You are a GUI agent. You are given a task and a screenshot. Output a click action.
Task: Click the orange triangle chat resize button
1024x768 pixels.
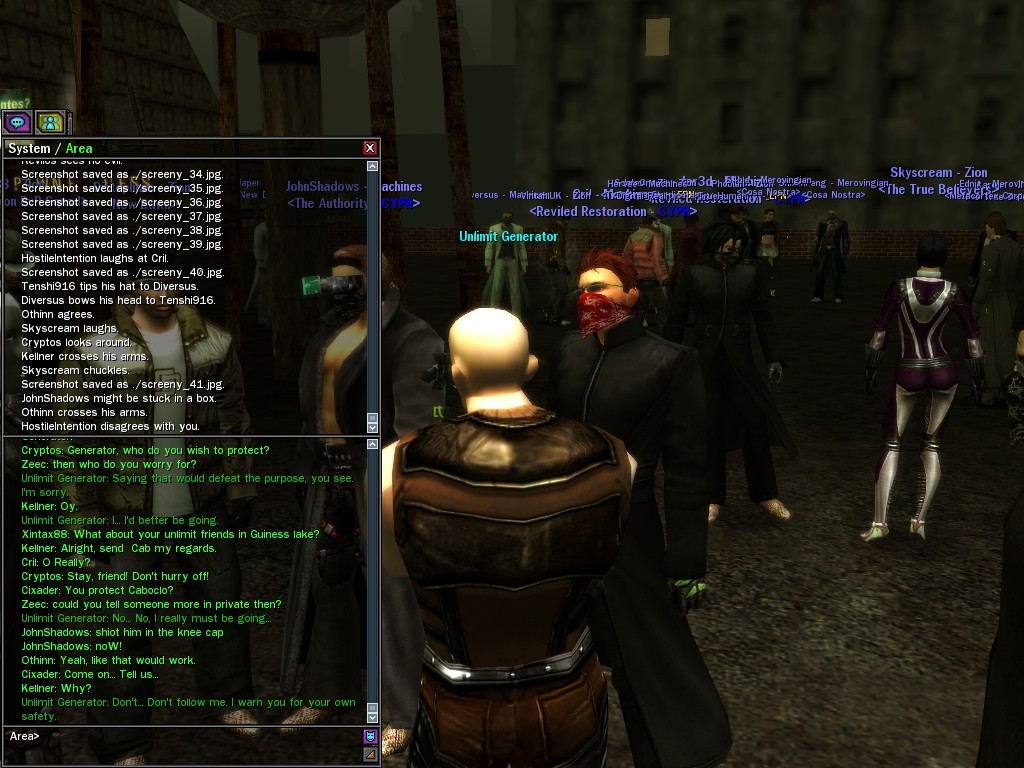(370, 754)
